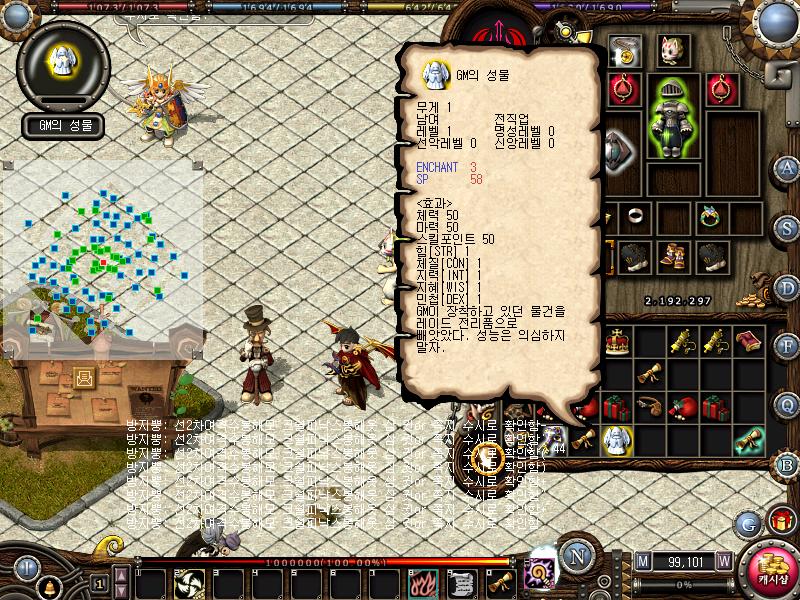Click the round A menu button

click(786, 167)
